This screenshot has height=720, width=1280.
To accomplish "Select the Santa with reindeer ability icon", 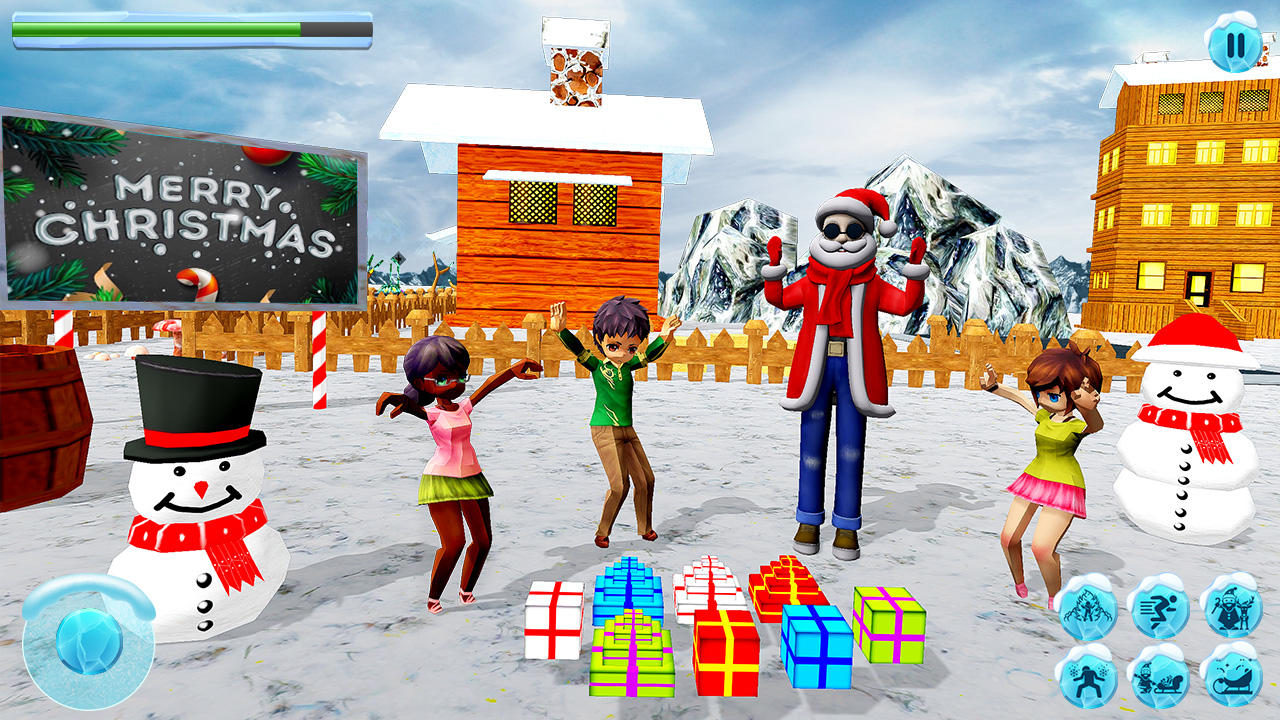I will pos(1235,608).
